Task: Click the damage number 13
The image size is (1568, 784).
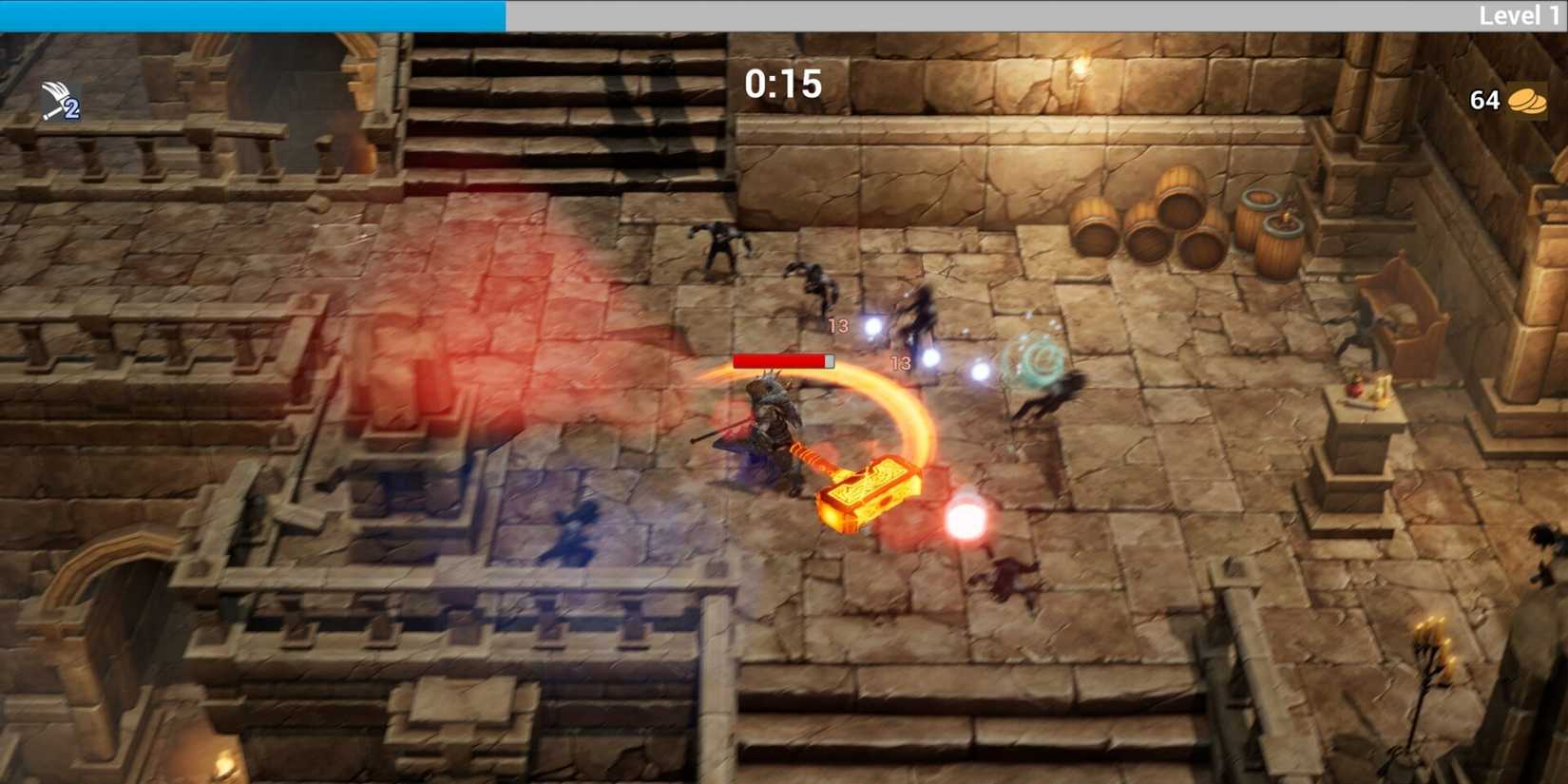Action: pos(839,326)
